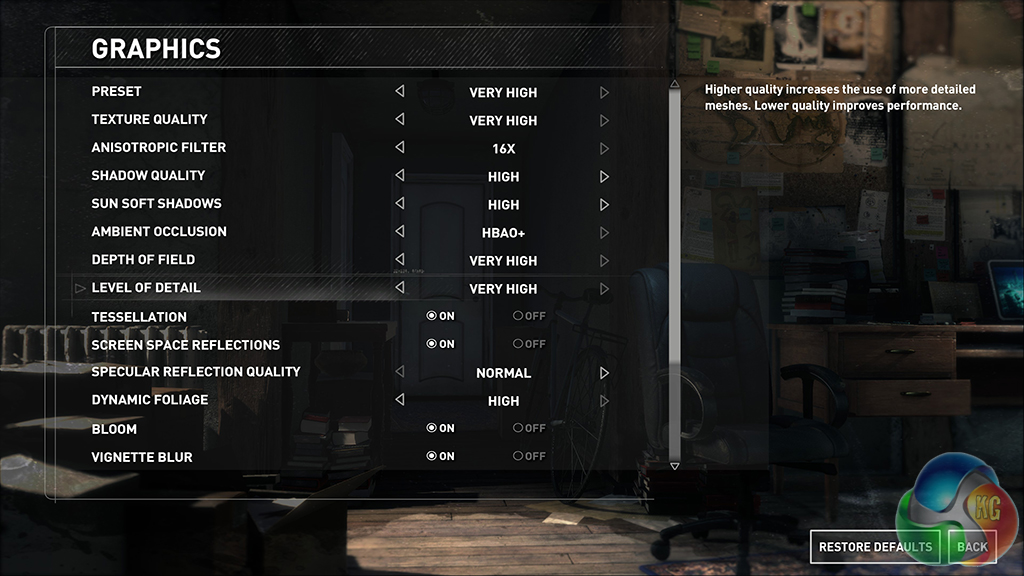Viewport: 1024px width, 576px height.
Task: Disable Bloom by selecting off
Action: [x=528, y=428]
